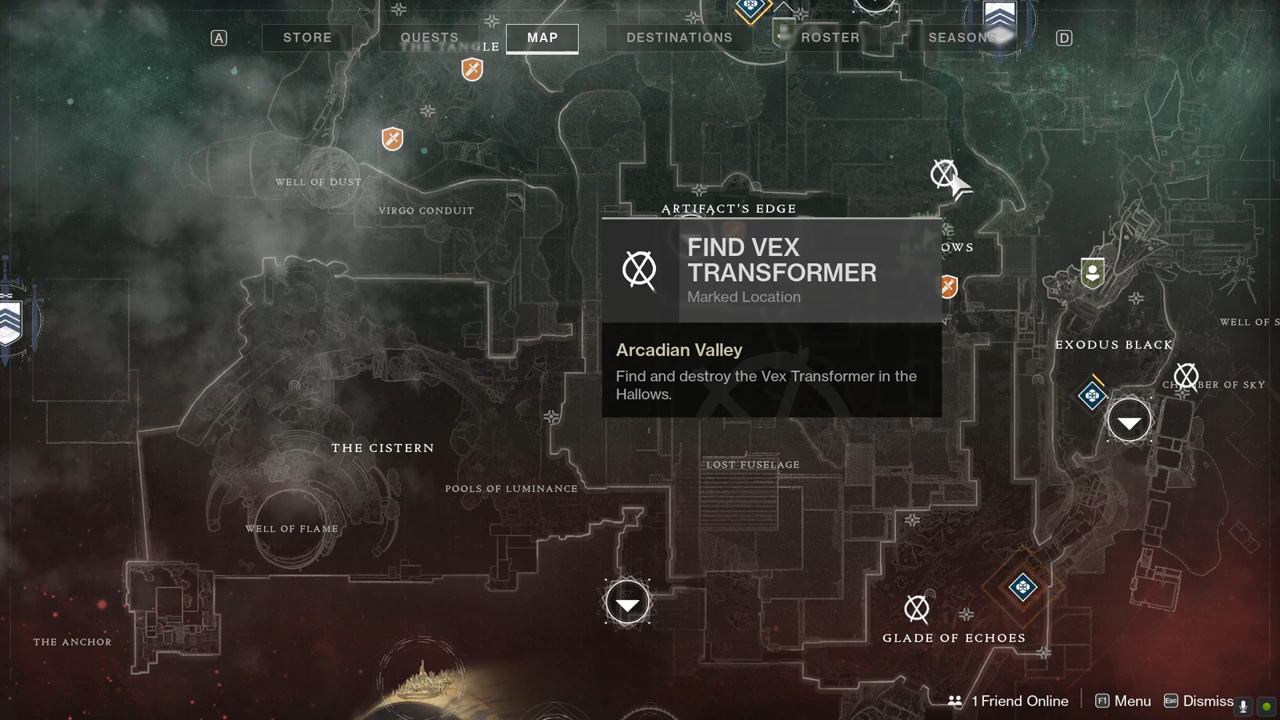Select the blue diamond activity icon near Glade of Echoes
1280x720 pixels.
coord(1022,587)
